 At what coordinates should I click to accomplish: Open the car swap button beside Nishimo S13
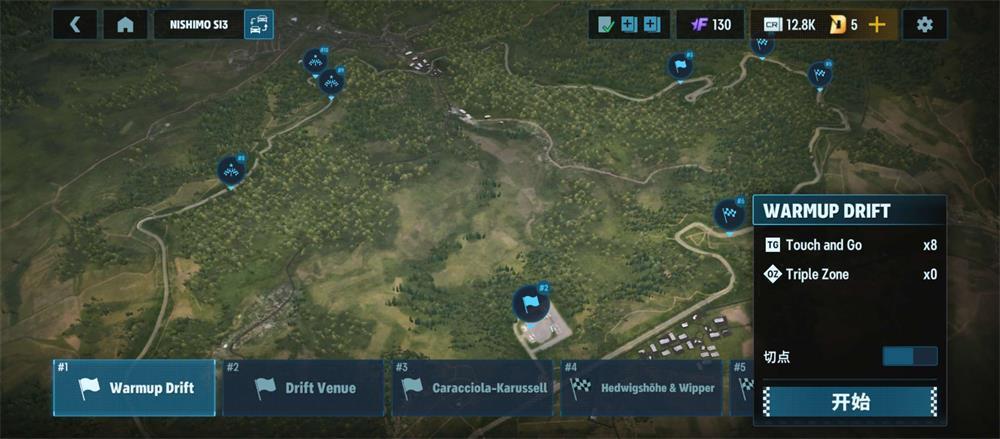[x=258, y=25]
